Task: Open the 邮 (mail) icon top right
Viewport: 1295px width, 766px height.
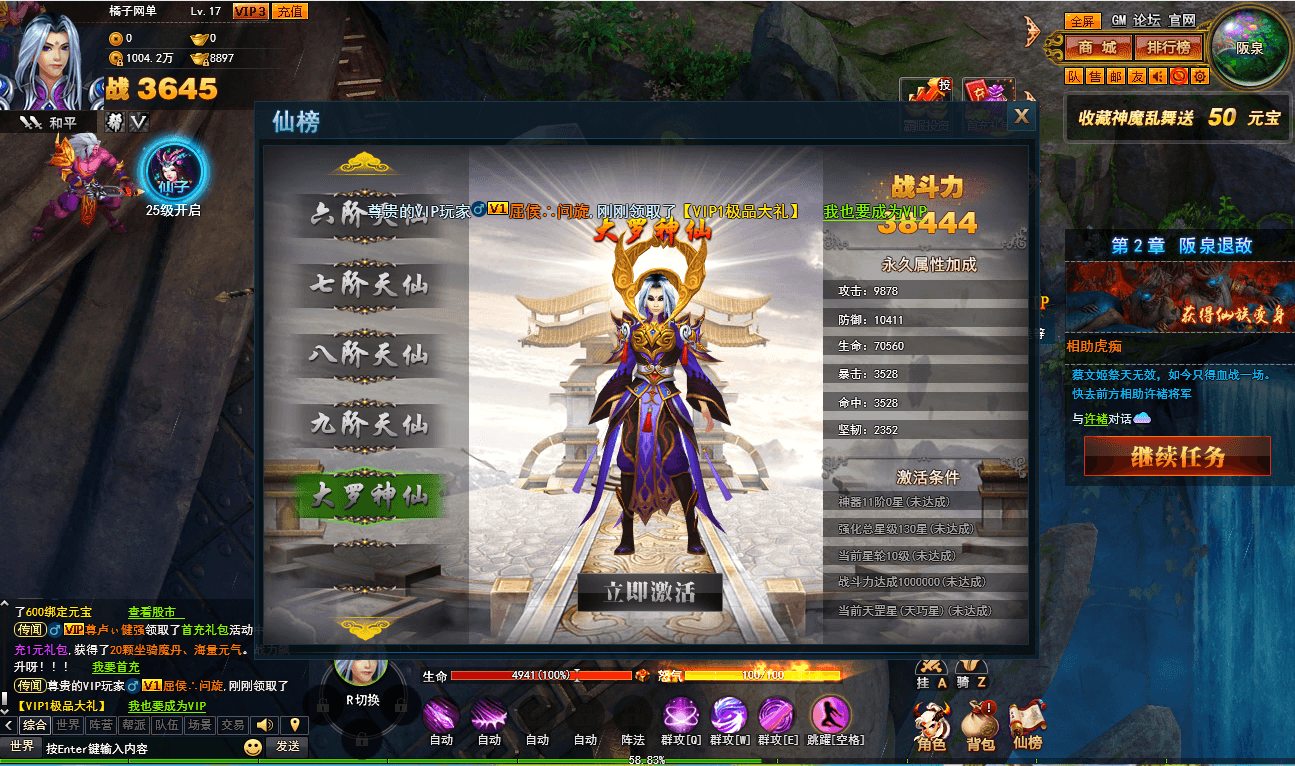Action: [x=1118, y=76]
